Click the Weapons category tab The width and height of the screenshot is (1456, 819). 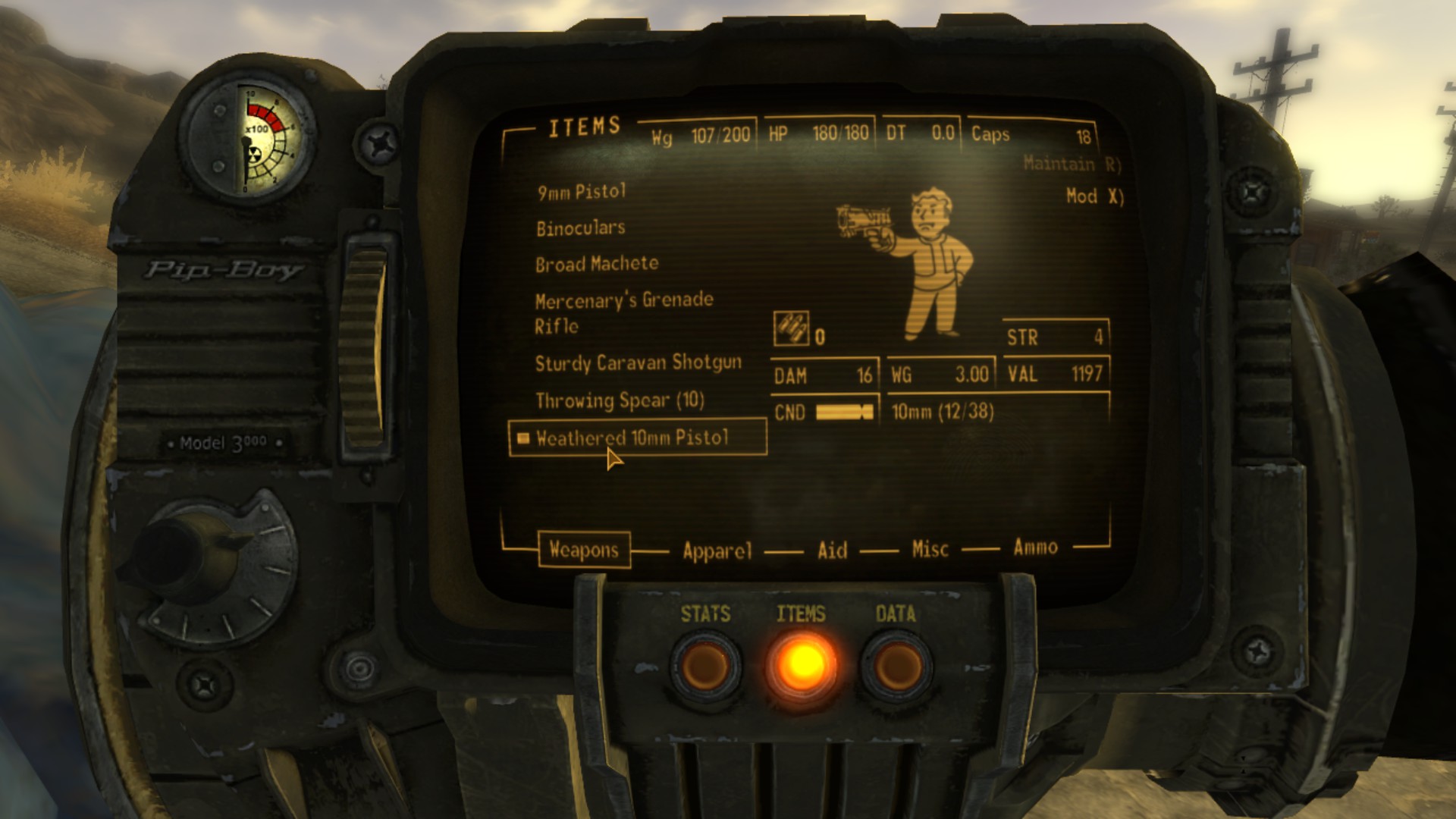(583, 550)
